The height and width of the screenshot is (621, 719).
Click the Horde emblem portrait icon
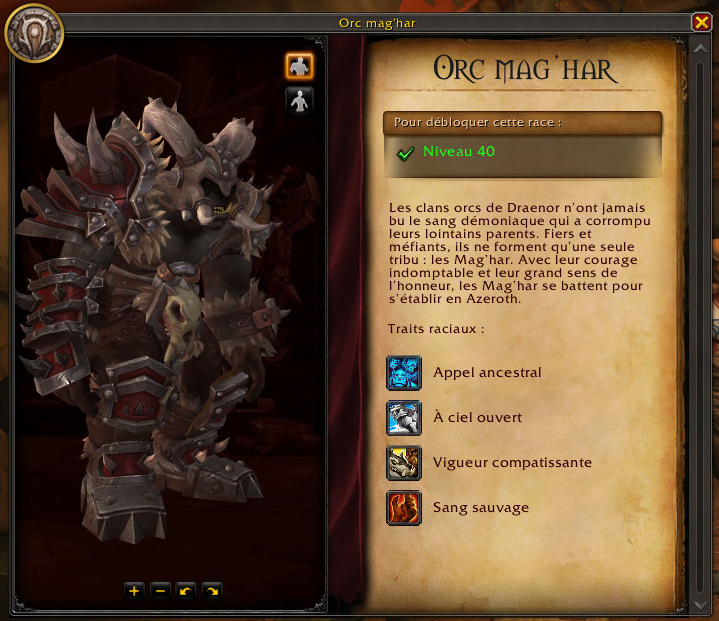33,31
